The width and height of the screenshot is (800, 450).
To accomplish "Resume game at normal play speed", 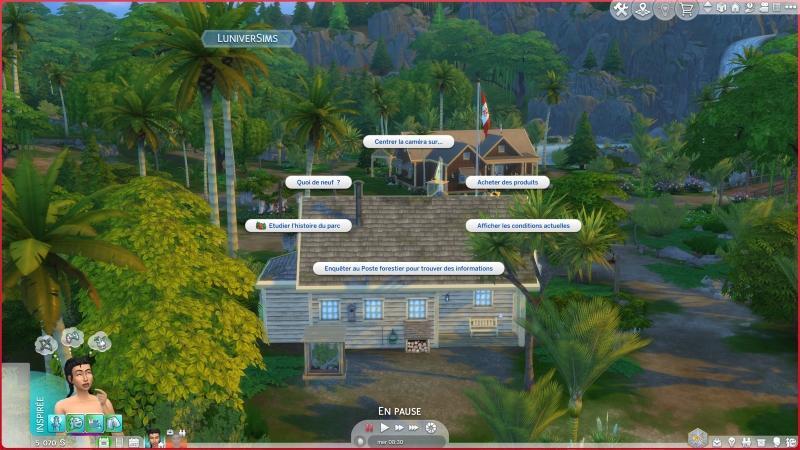I will point(383,428).
